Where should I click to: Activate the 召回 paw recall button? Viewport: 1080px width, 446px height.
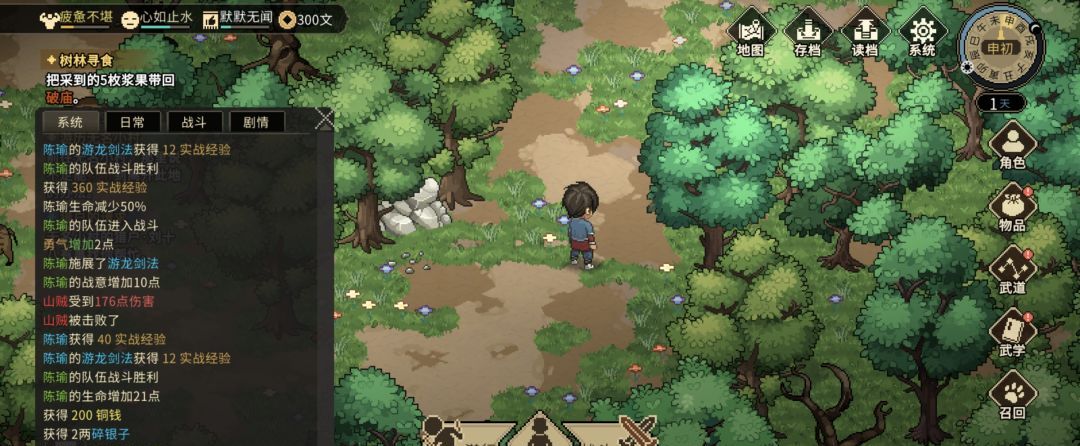click(x=1012, y=396)
